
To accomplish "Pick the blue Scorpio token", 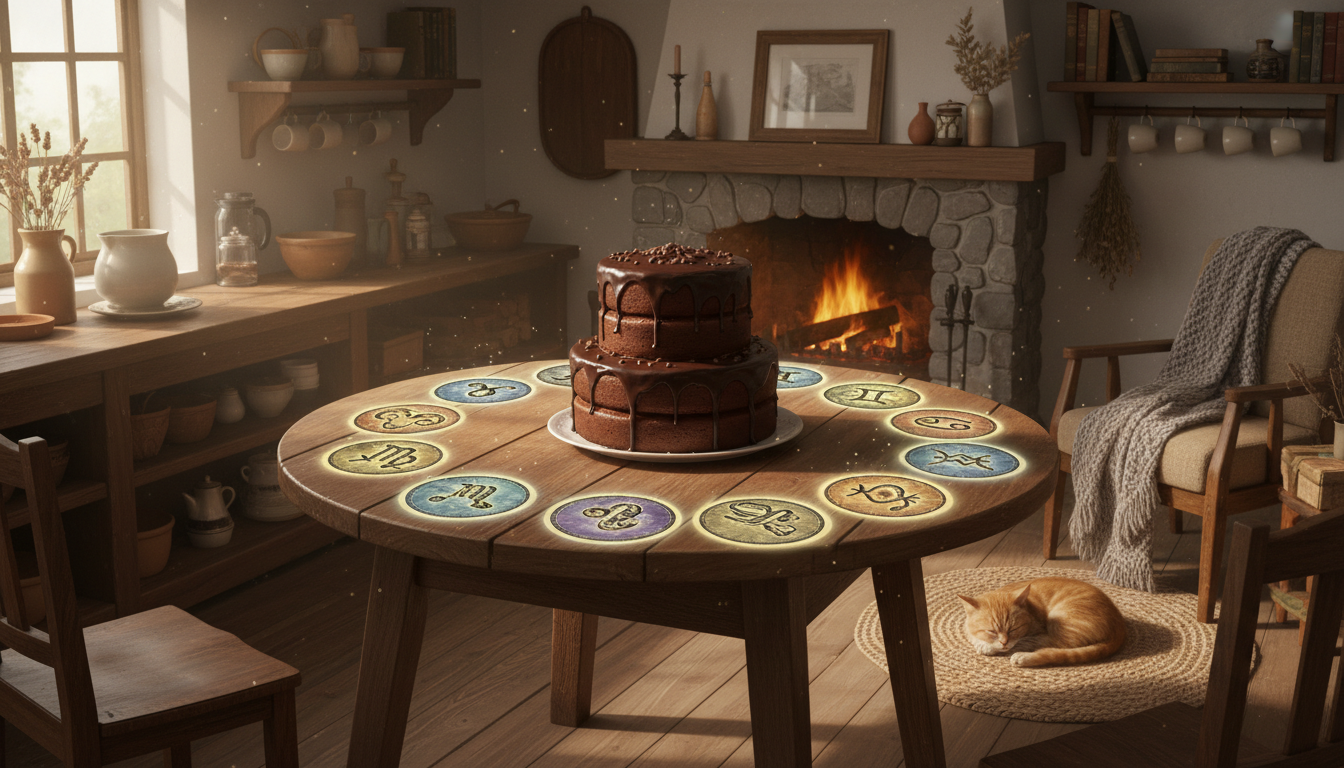I will click(467, 496).
